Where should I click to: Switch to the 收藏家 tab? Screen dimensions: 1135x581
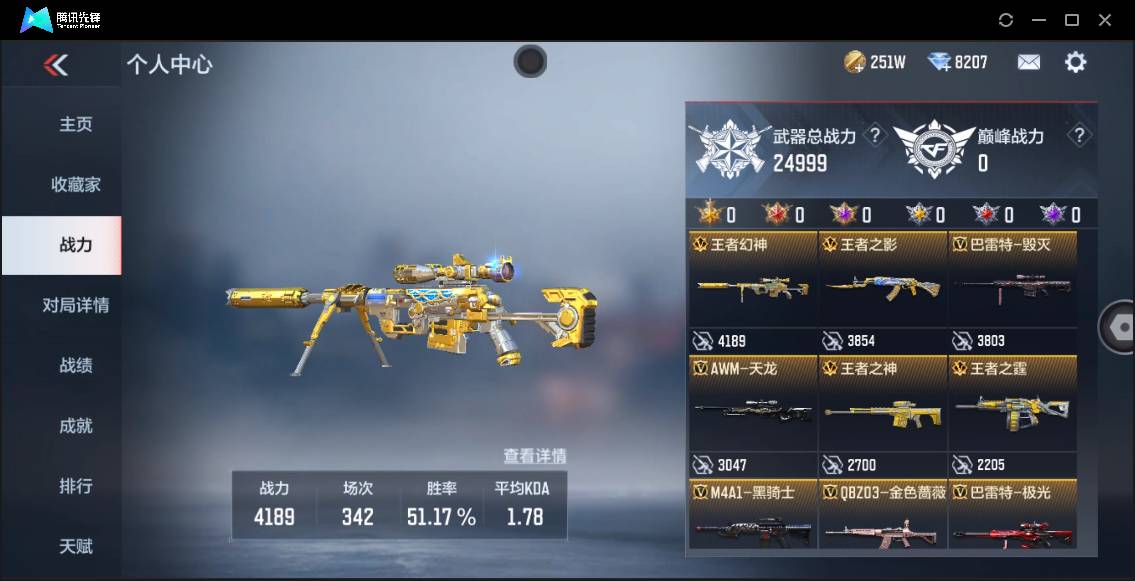coord(76,185)
